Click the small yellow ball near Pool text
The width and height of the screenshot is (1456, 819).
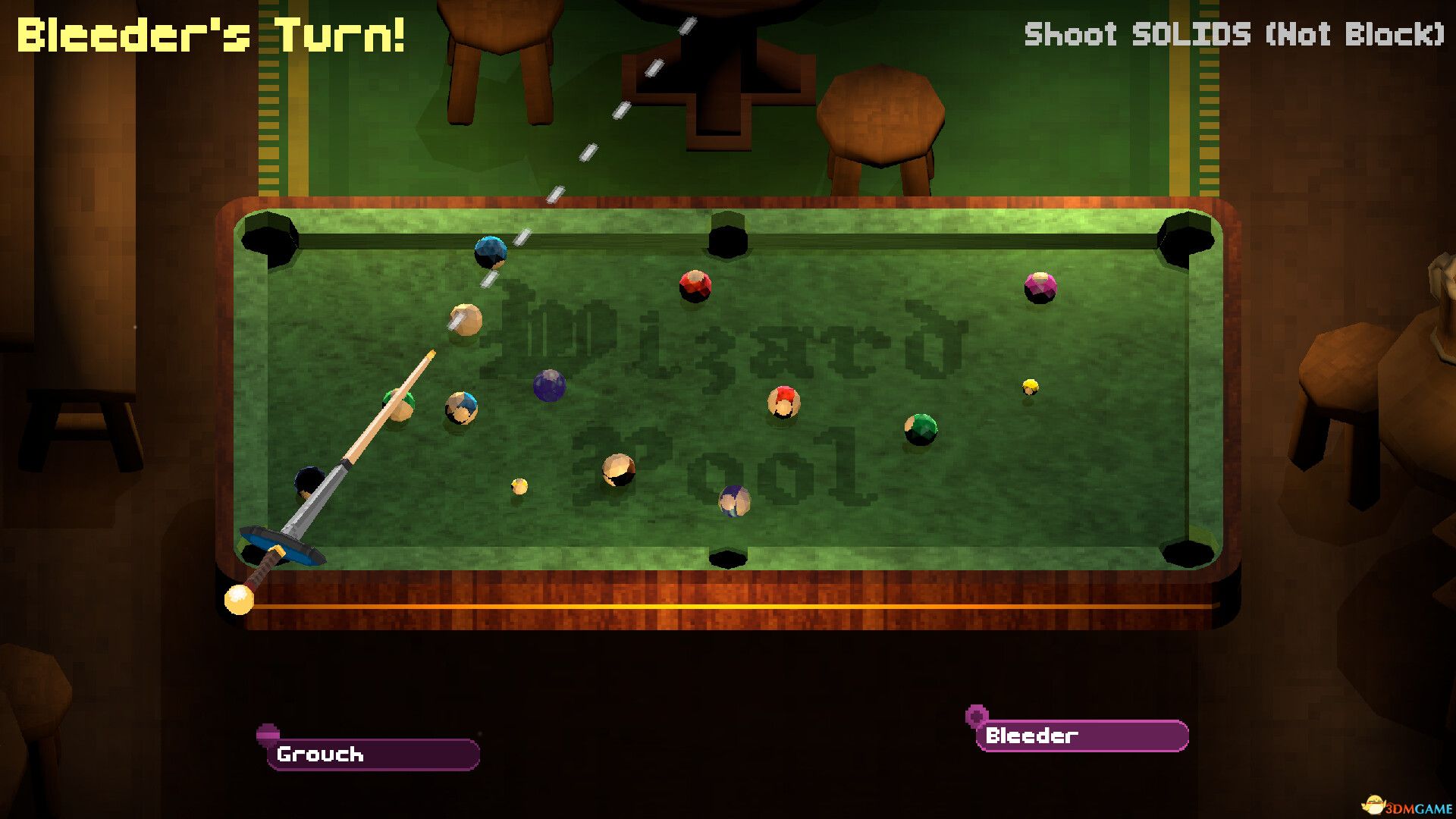tap(519, 485)
